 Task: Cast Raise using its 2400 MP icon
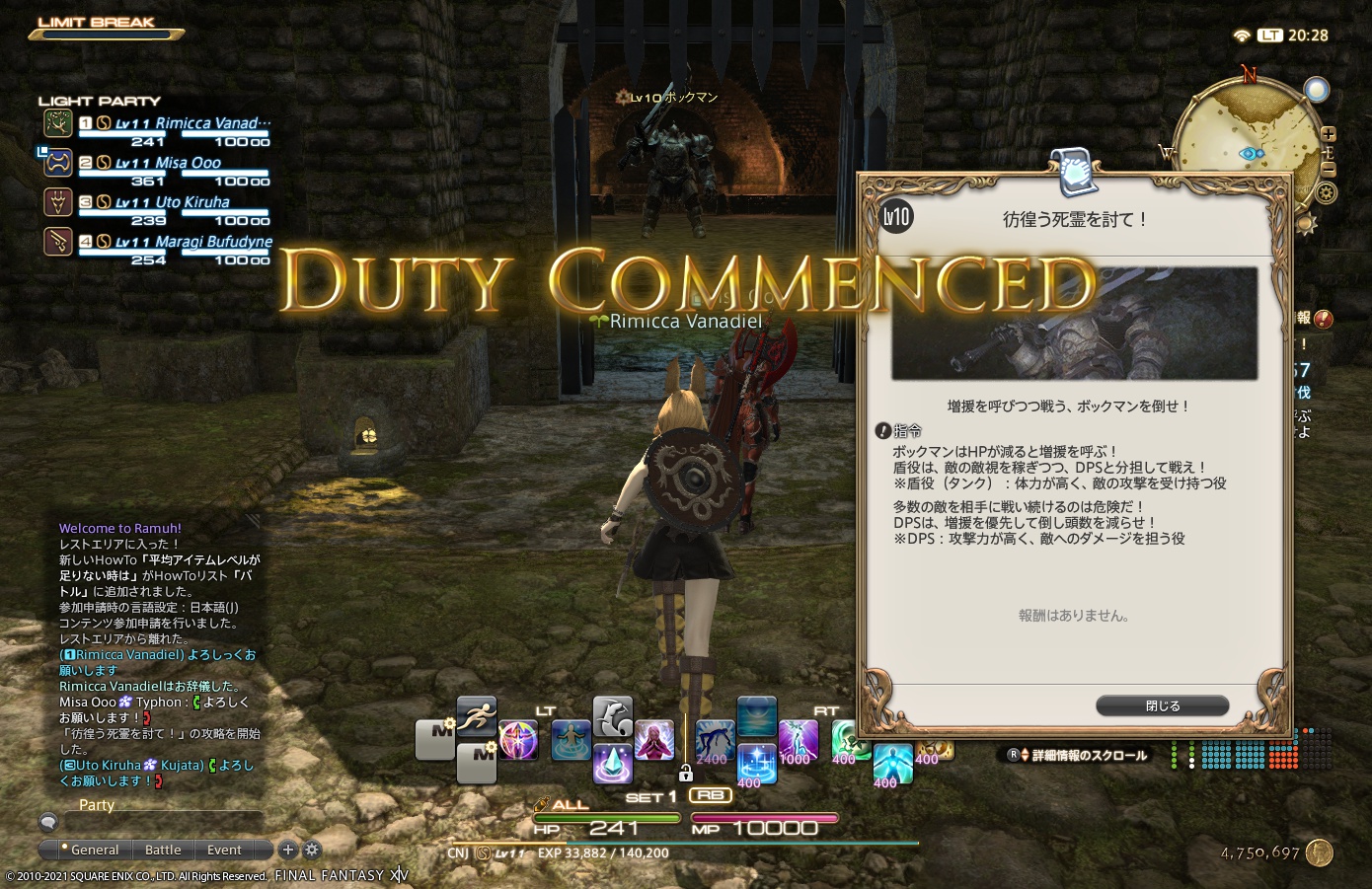point(716,738)
